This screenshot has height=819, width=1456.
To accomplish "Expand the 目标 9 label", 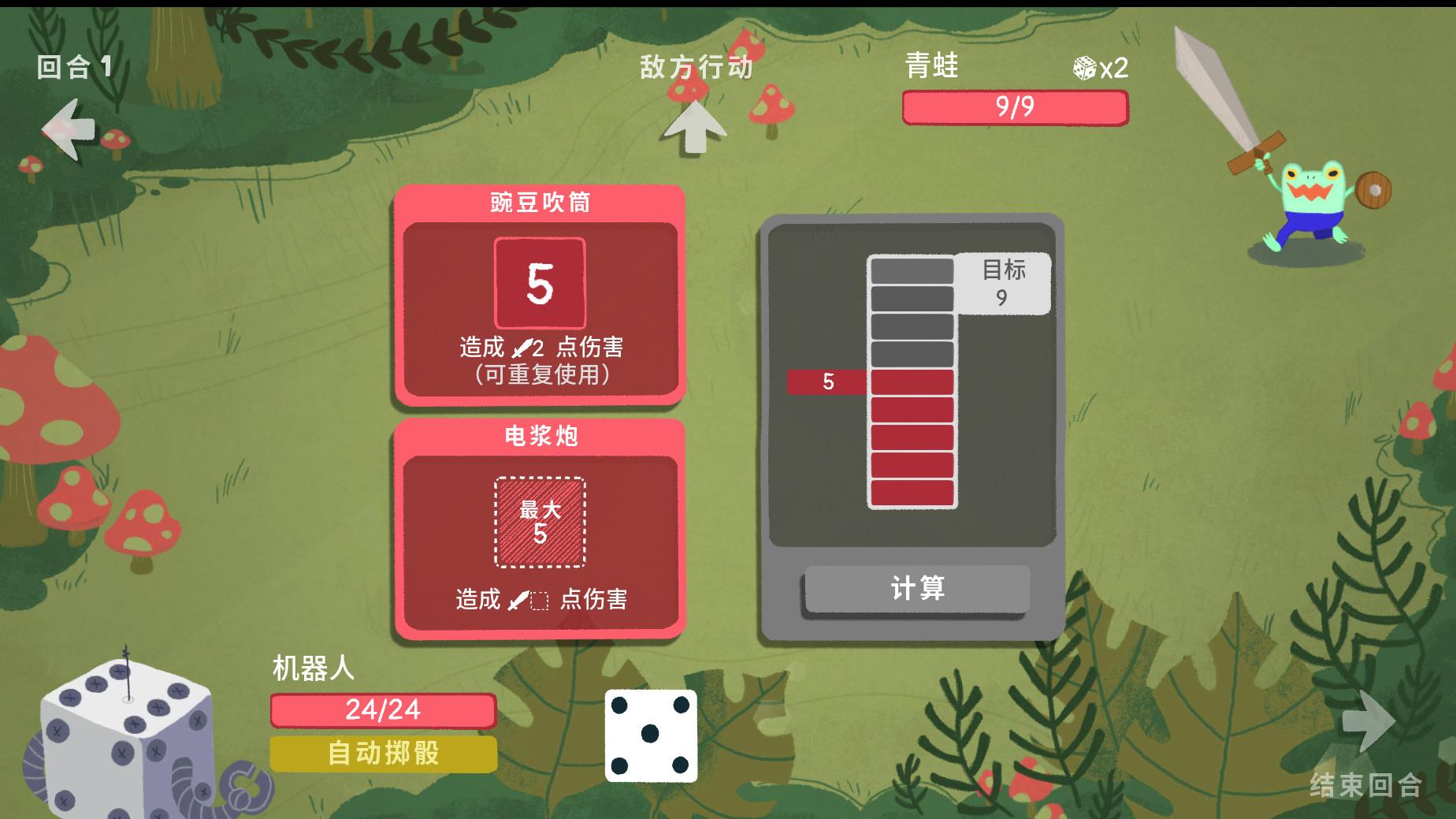I will pyautogui.click(x=1004, y=283).
